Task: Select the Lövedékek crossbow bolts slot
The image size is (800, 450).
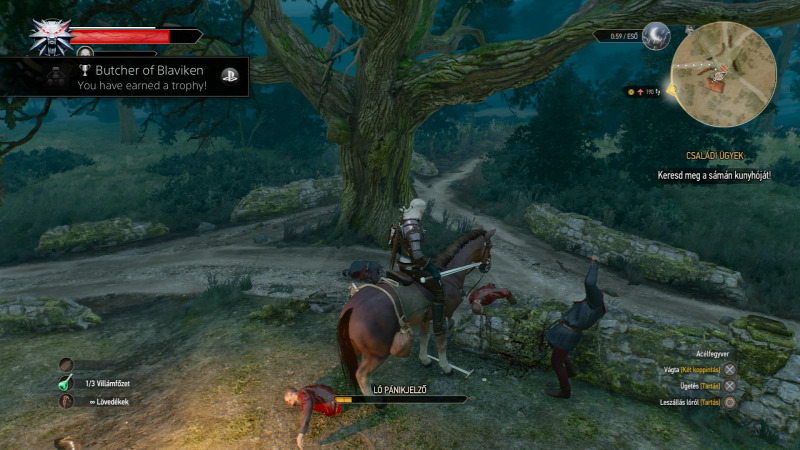Action: point(67,401)
